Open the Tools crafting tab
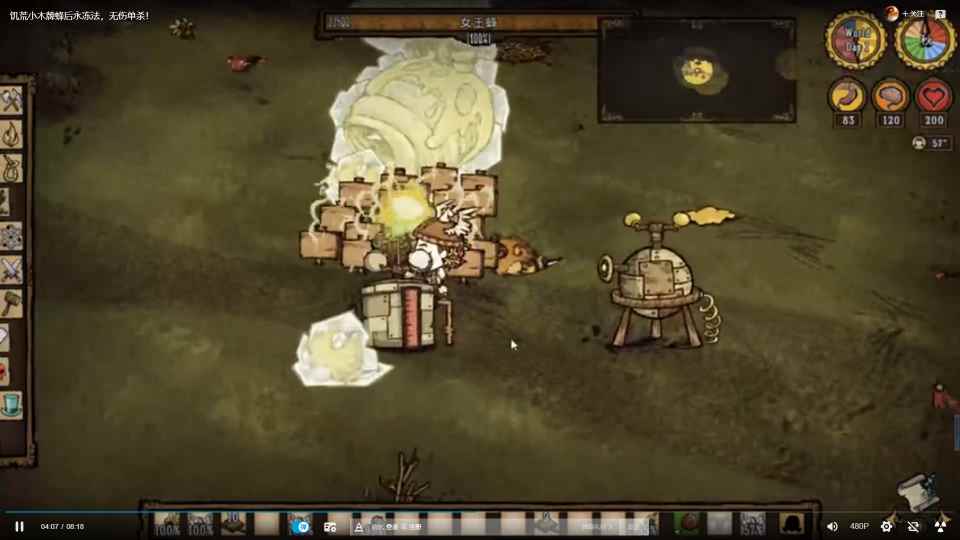Image resolution: width=960 pixels, height=540 pixels. pos(12,100)
